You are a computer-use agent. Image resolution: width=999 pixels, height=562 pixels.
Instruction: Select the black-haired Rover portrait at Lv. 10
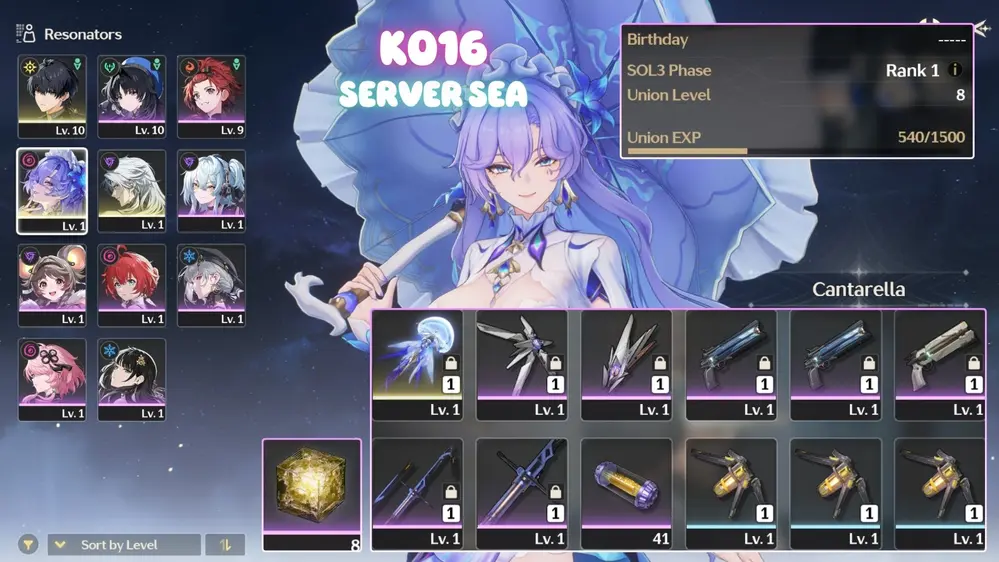pyautogui.click(x=52, y=96)
